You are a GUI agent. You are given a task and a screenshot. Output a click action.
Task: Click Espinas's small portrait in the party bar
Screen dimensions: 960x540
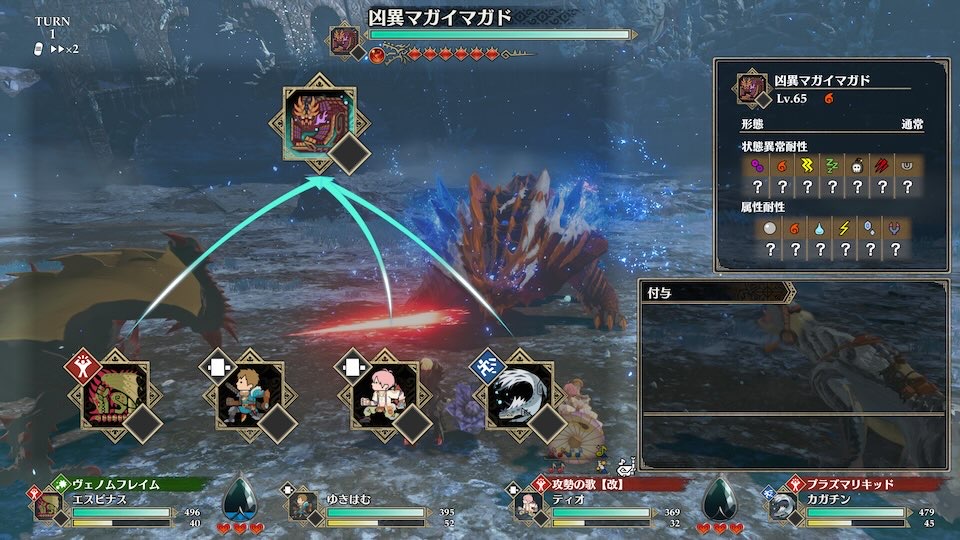coord(46,506)
